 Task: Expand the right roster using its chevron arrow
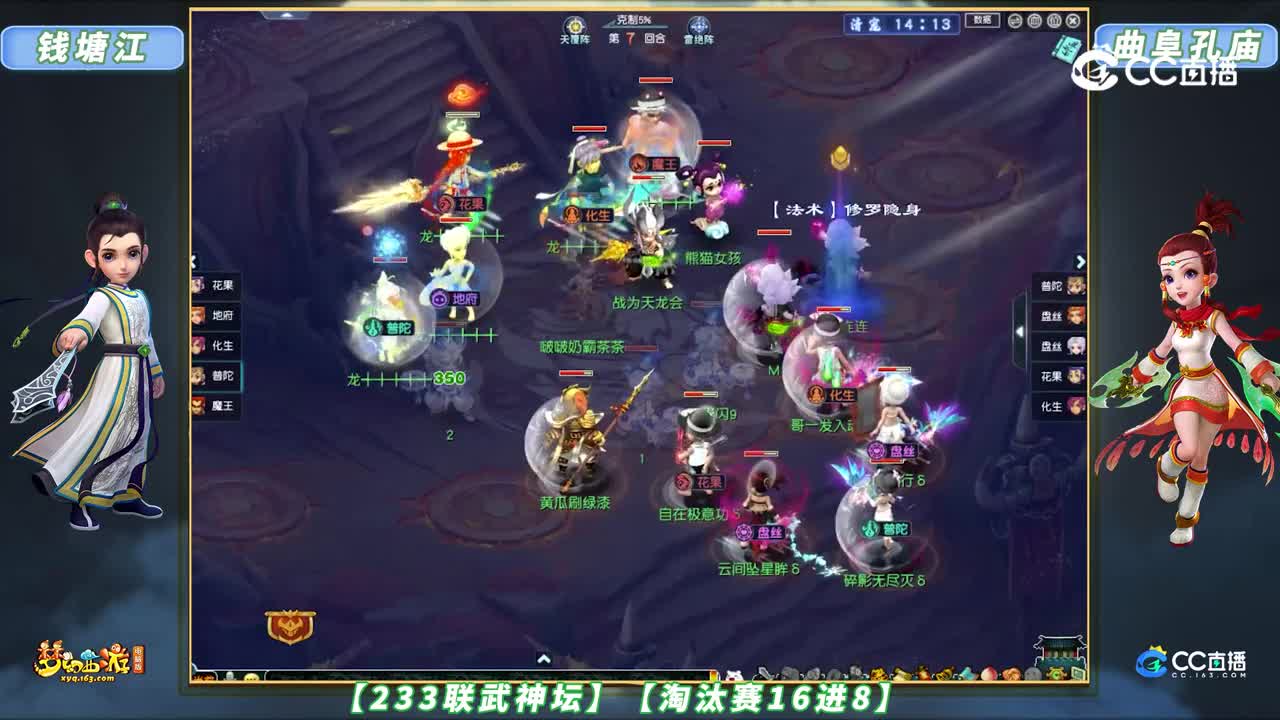[1083, 261]
